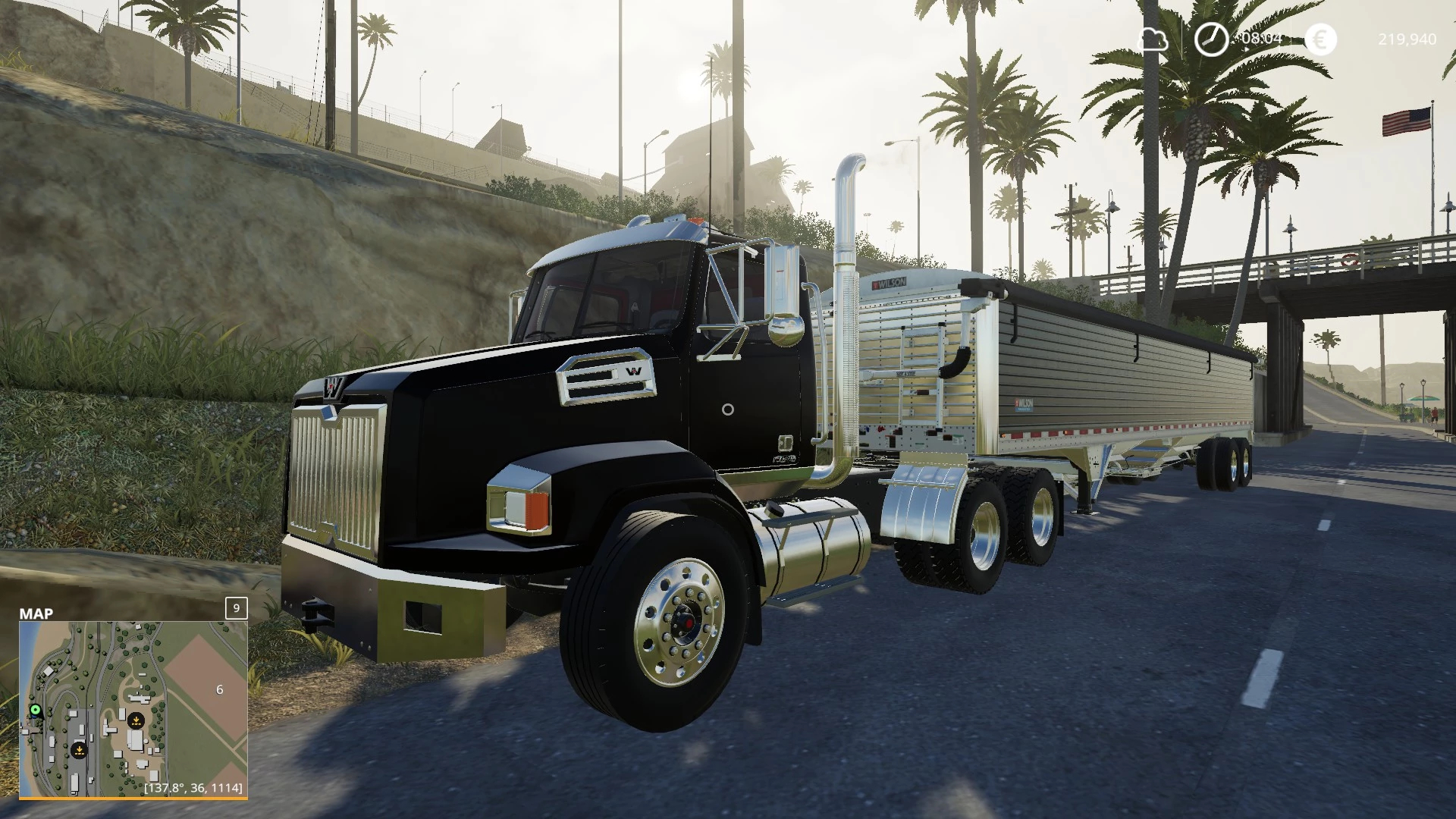
Task: Click the euro money icon
Action: [1321, 39]
